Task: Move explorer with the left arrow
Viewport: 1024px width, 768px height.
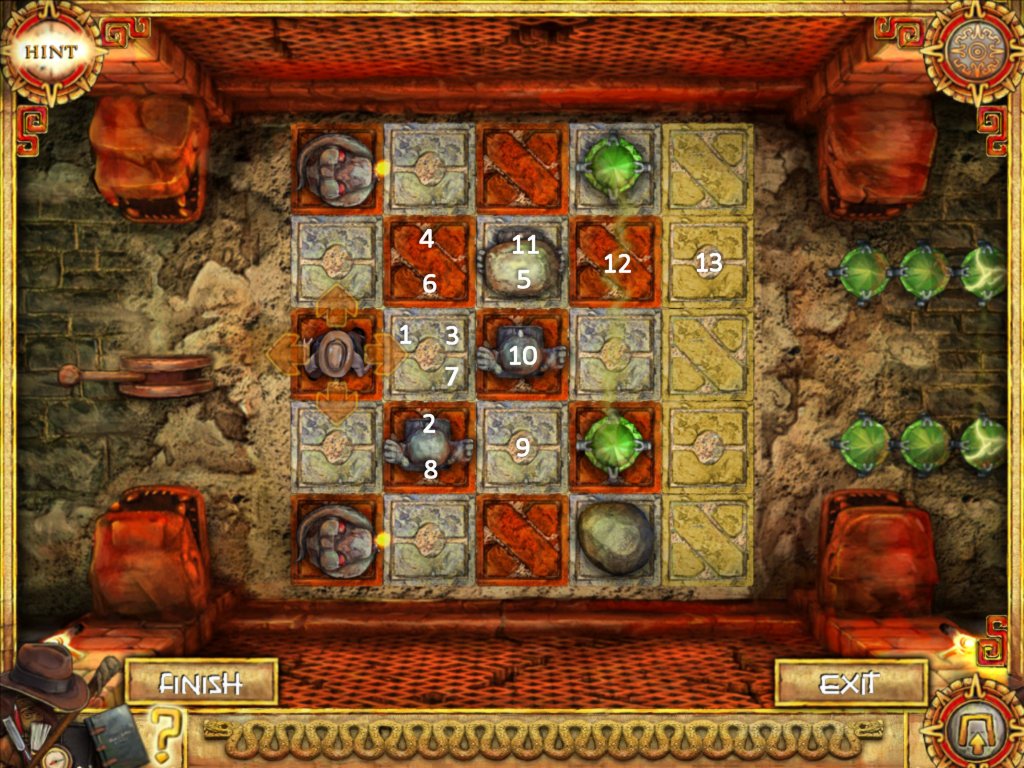Action: (x=287, y=351)
